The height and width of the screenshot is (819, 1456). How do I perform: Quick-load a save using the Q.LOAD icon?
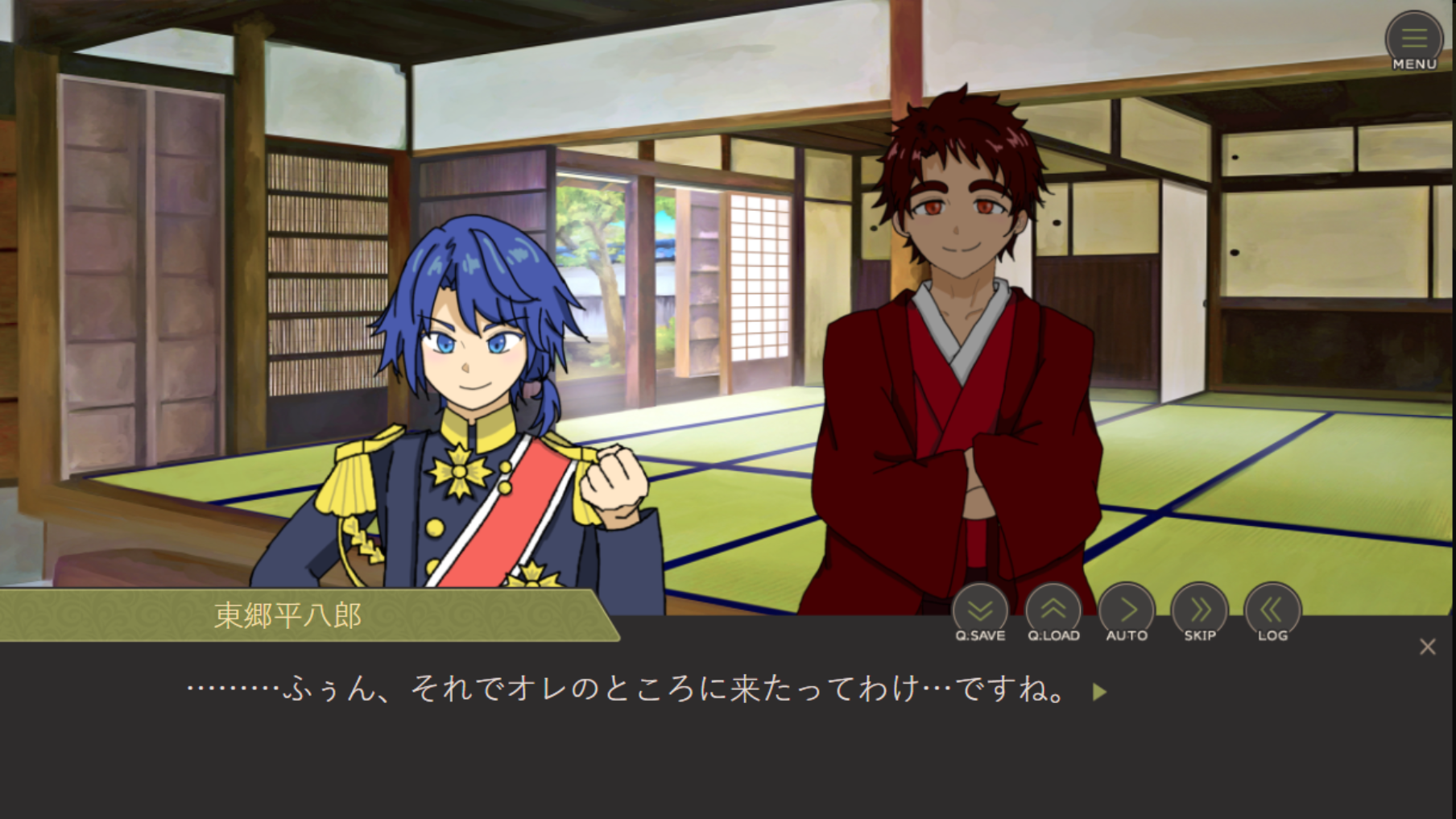click(1054, 610)
